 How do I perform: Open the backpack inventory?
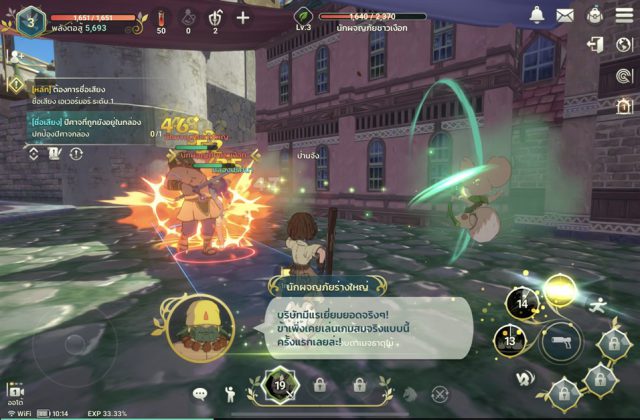[x=594, y=15]
